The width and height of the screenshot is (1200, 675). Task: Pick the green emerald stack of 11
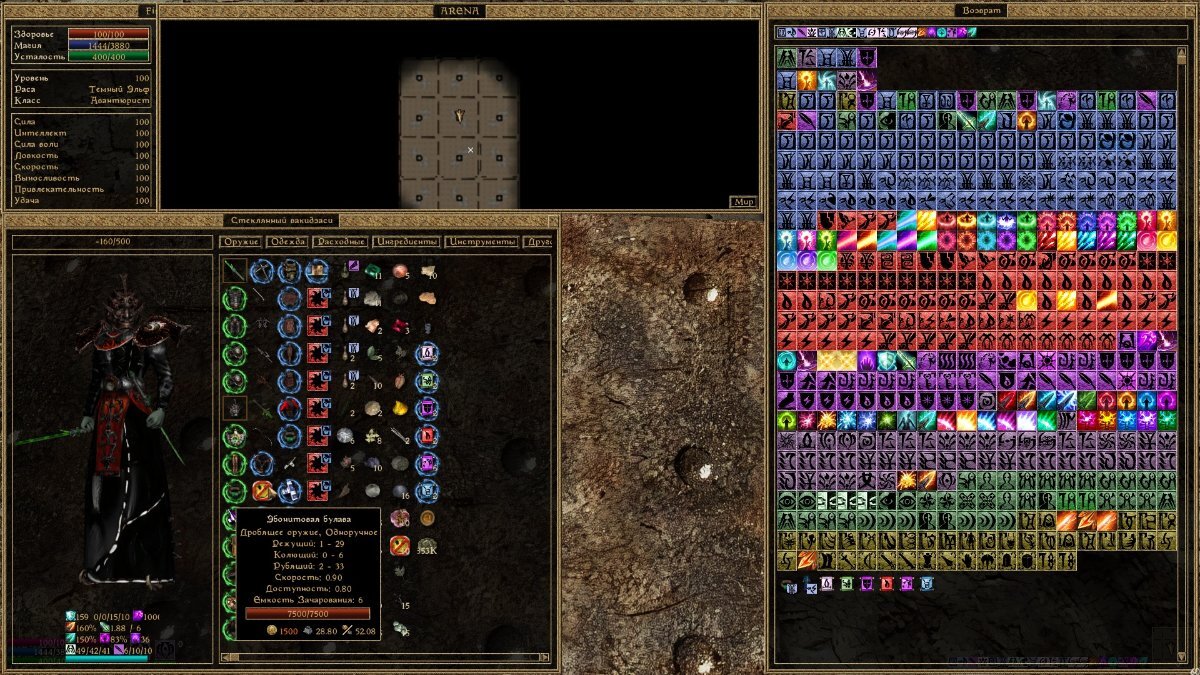tap(373, 271)
